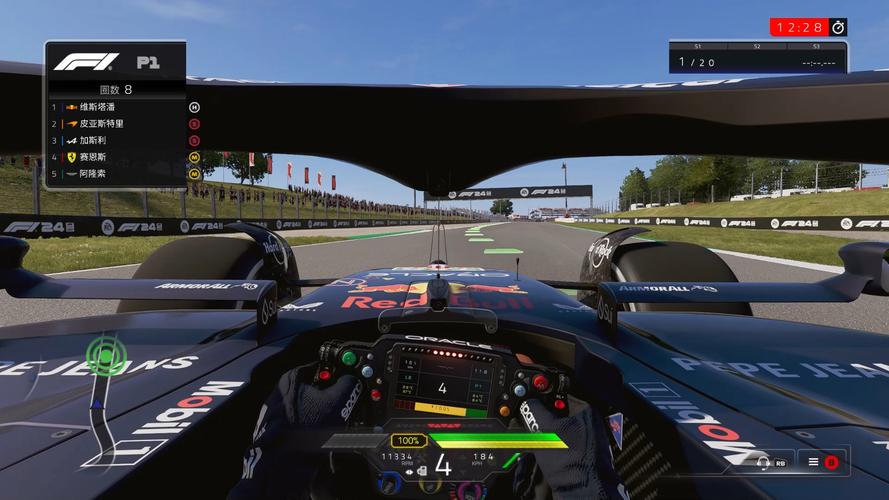889x500 pixels.
Task: Open the team radio headset icon
Action: pos(763,462)
